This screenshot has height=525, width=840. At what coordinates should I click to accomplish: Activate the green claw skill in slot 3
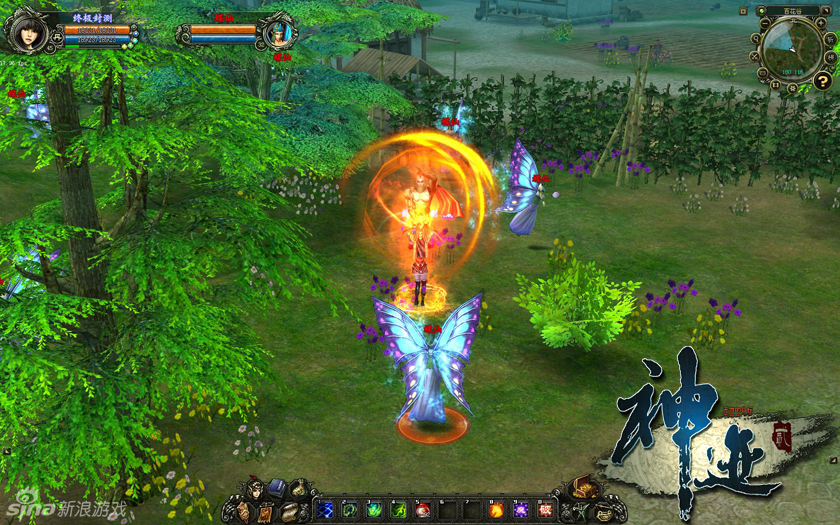click(373, 510)
